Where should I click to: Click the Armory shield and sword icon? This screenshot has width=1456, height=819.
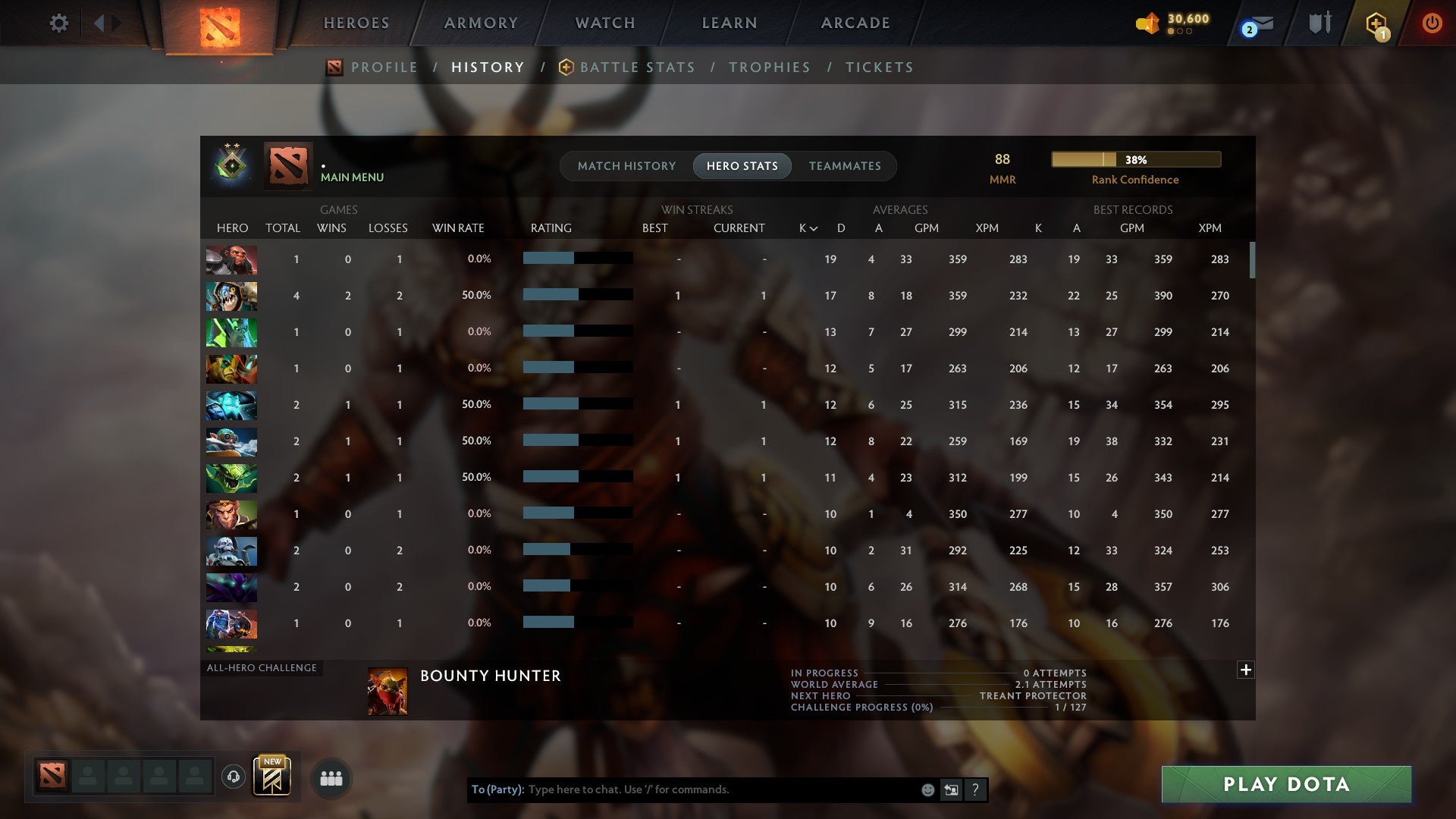tap(1319, 23)
